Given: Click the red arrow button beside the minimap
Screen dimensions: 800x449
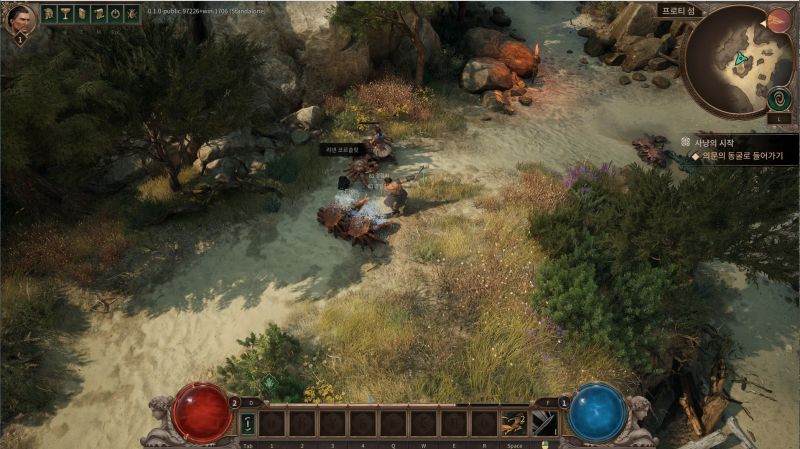Looking at the screenshot, I should point(779,19).
